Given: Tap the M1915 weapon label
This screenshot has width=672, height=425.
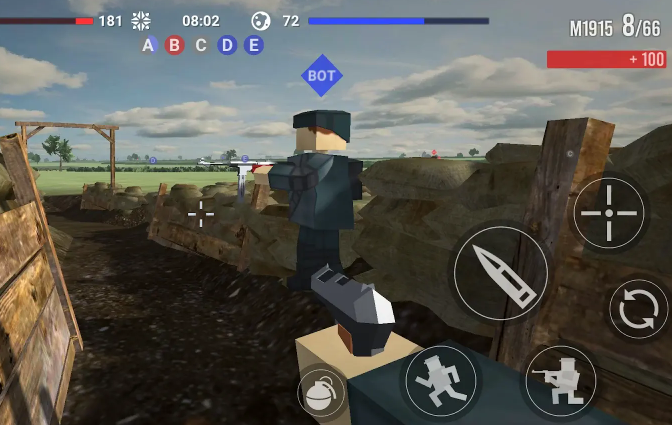Looking at the screenshot, I should [591, 29].
